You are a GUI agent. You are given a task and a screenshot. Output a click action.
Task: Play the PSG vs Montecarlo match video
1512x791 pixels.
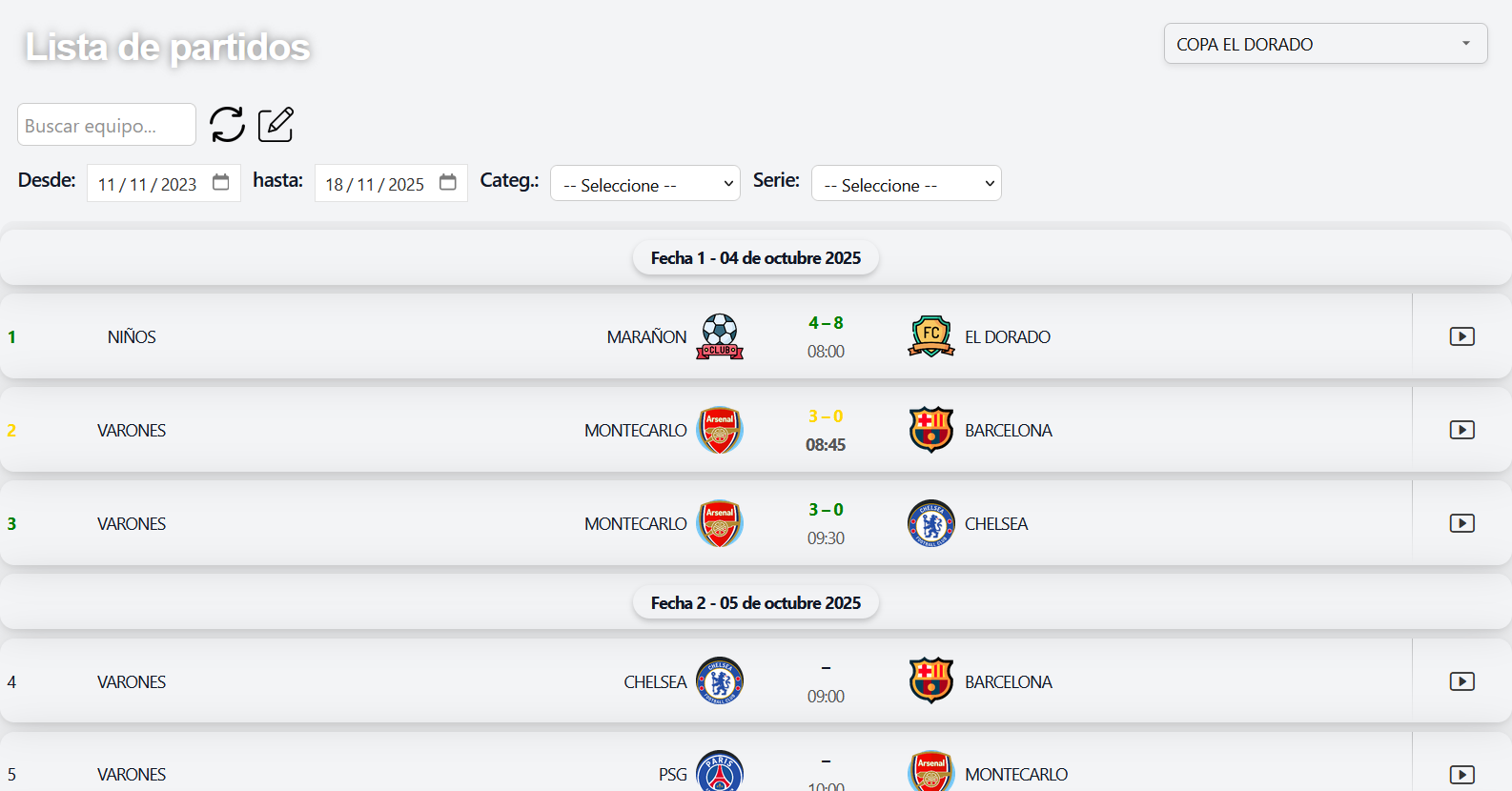pyautogui.click(x=1461, y=774)
